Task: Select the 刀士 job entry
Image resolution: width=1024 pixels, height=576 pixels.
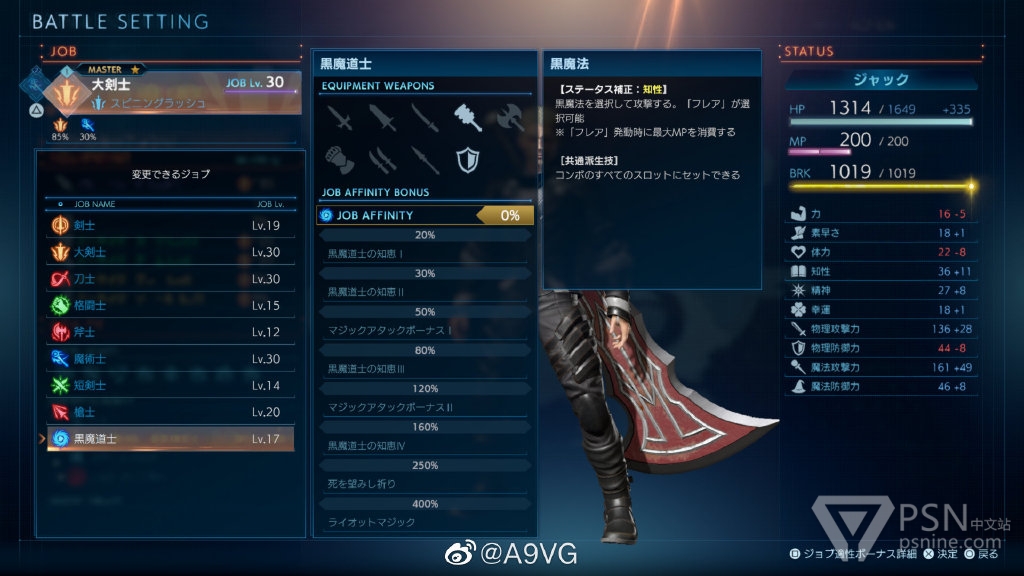Action: (x=170, y=279)
